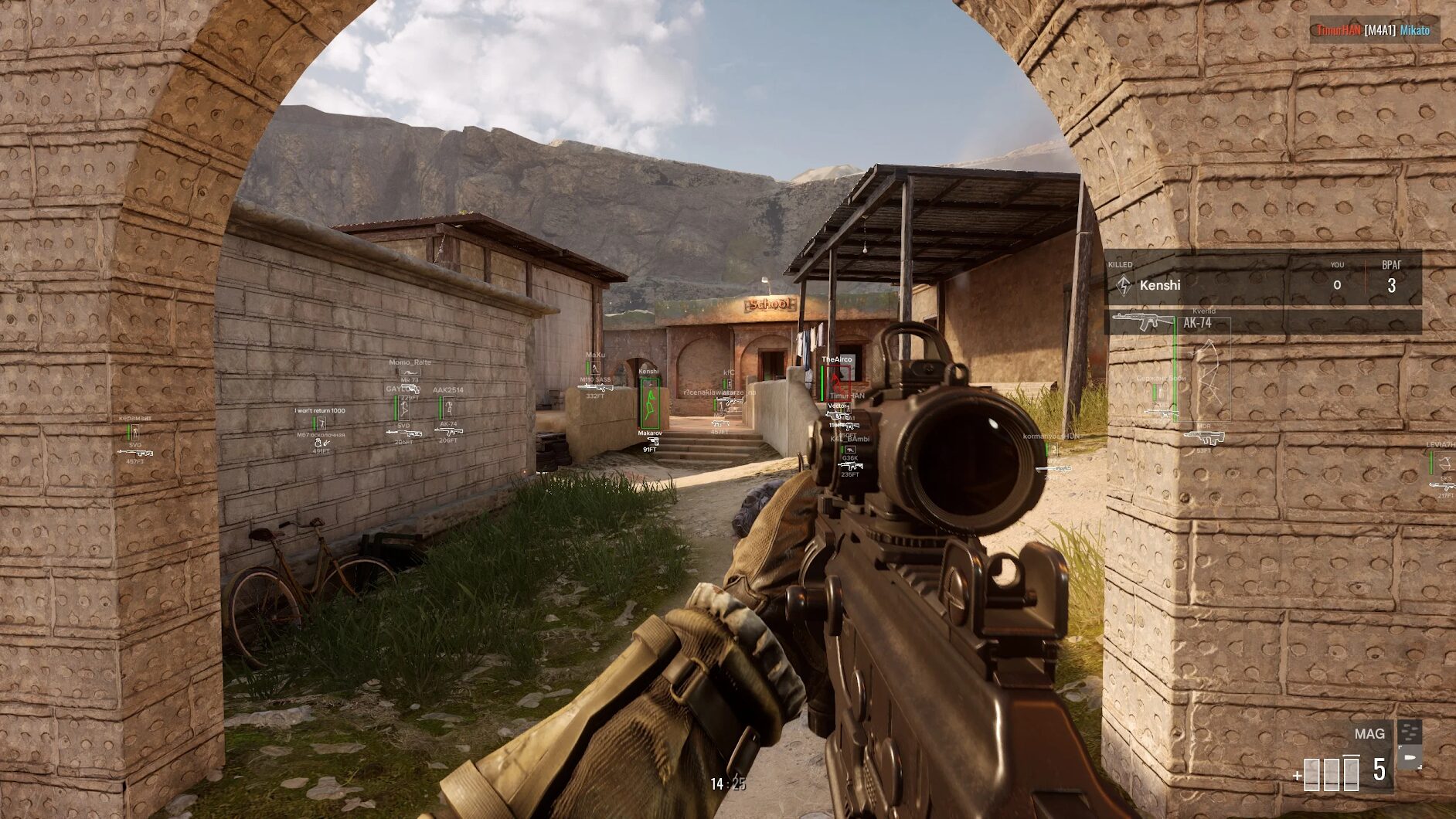Click the AK-74 weapon icon in the kill panel

coord(1144,321)
